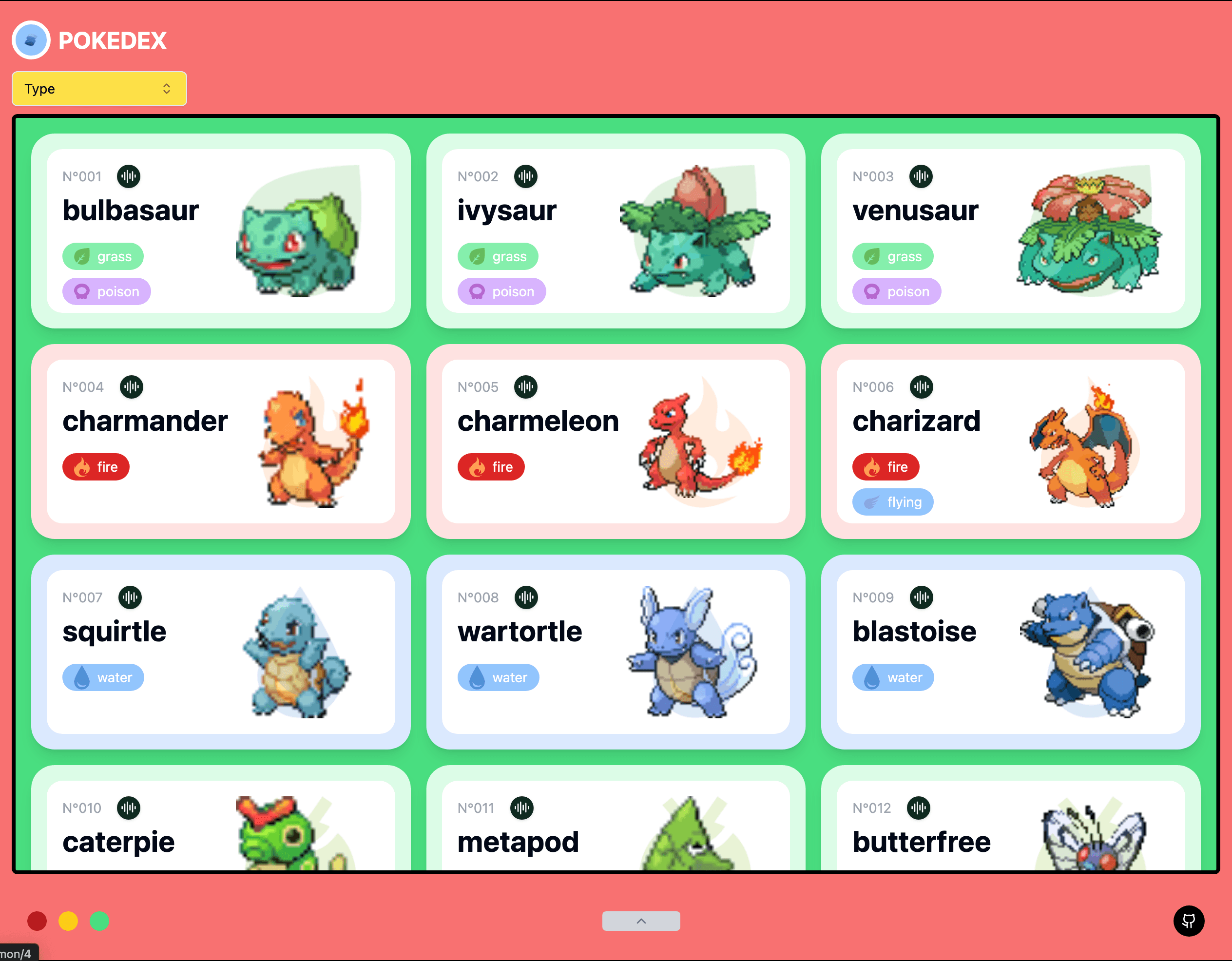1232x961 pixels.
Task: Select the blastoise card
Action: 1010,652
